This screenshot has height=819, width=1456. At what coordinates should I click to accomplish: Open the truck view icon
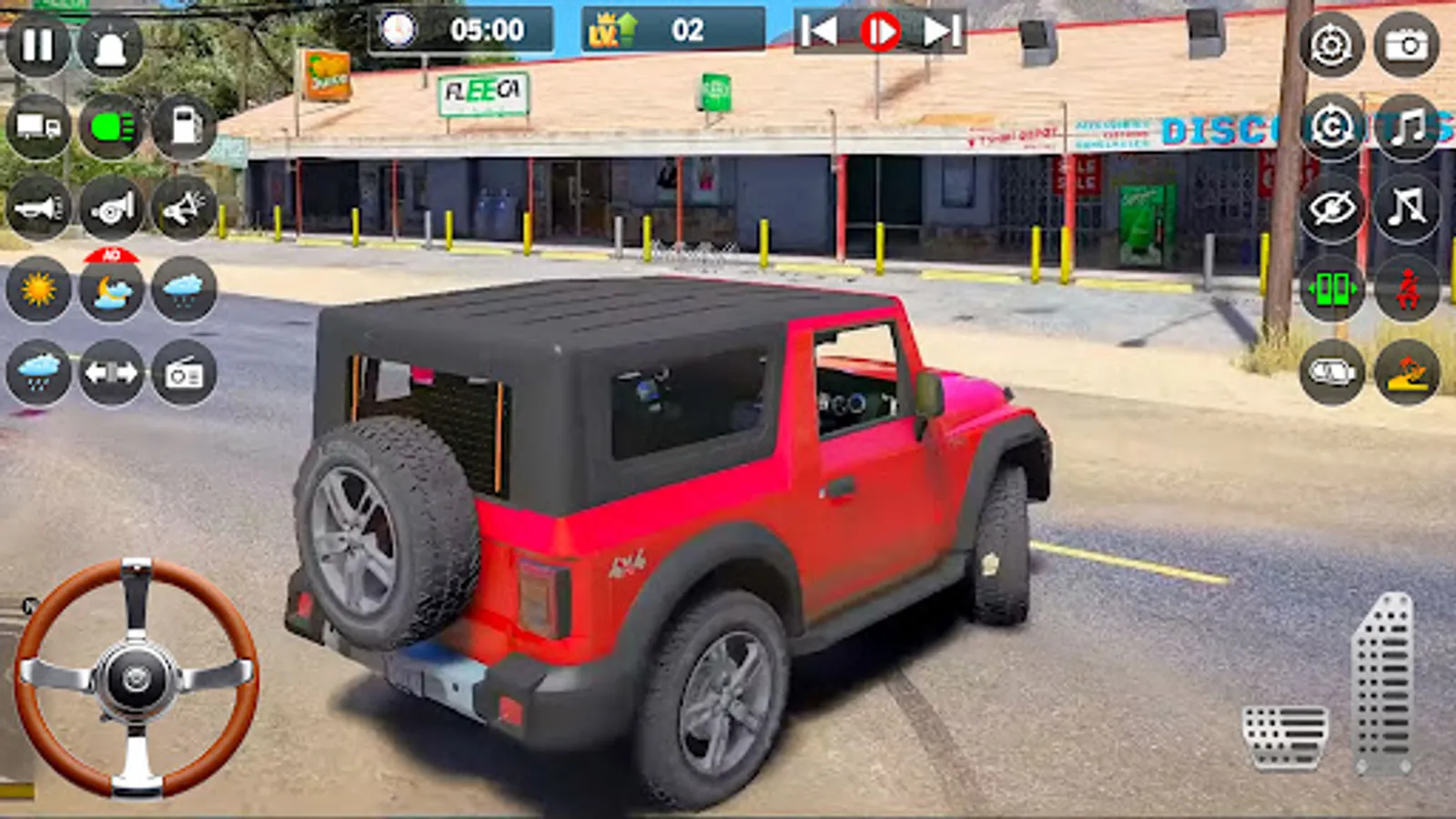pos(36,126)
